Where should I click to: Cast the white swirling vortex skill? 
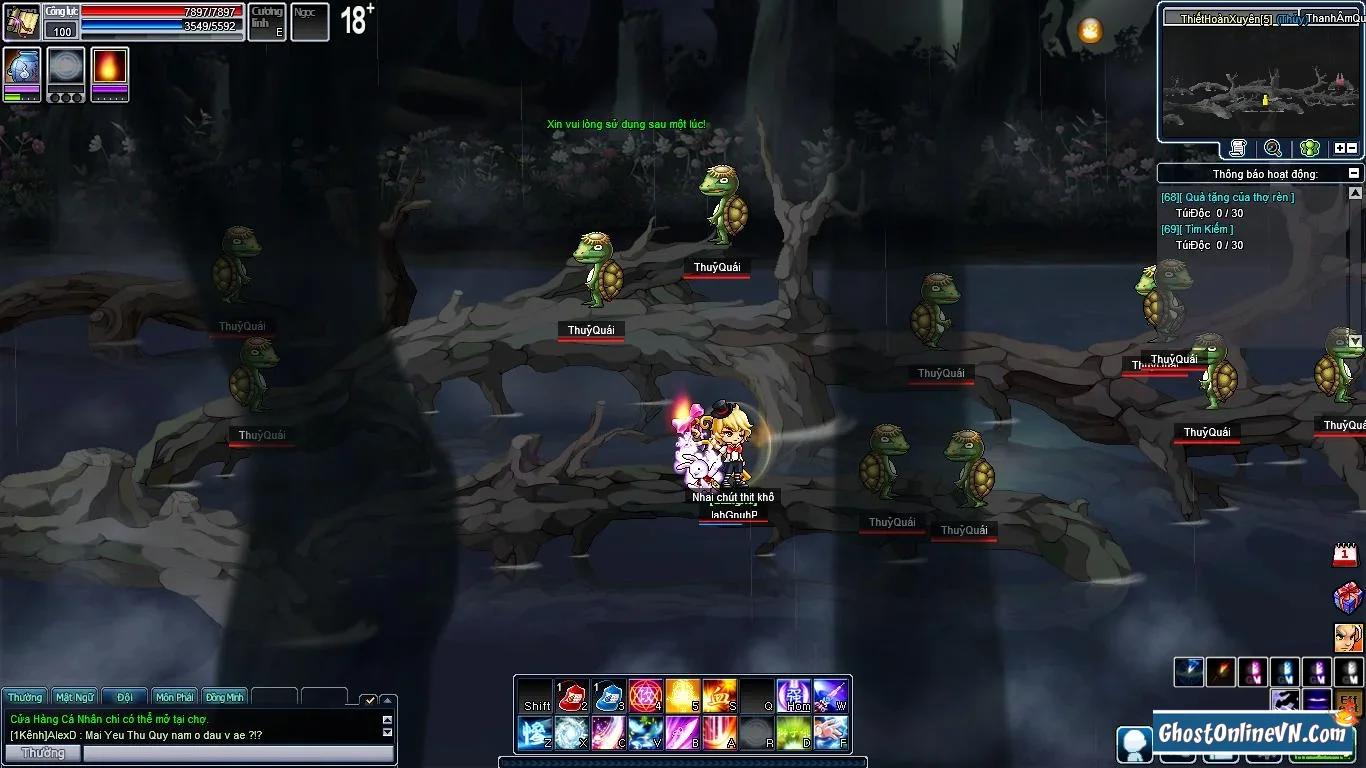pos(571,733)
